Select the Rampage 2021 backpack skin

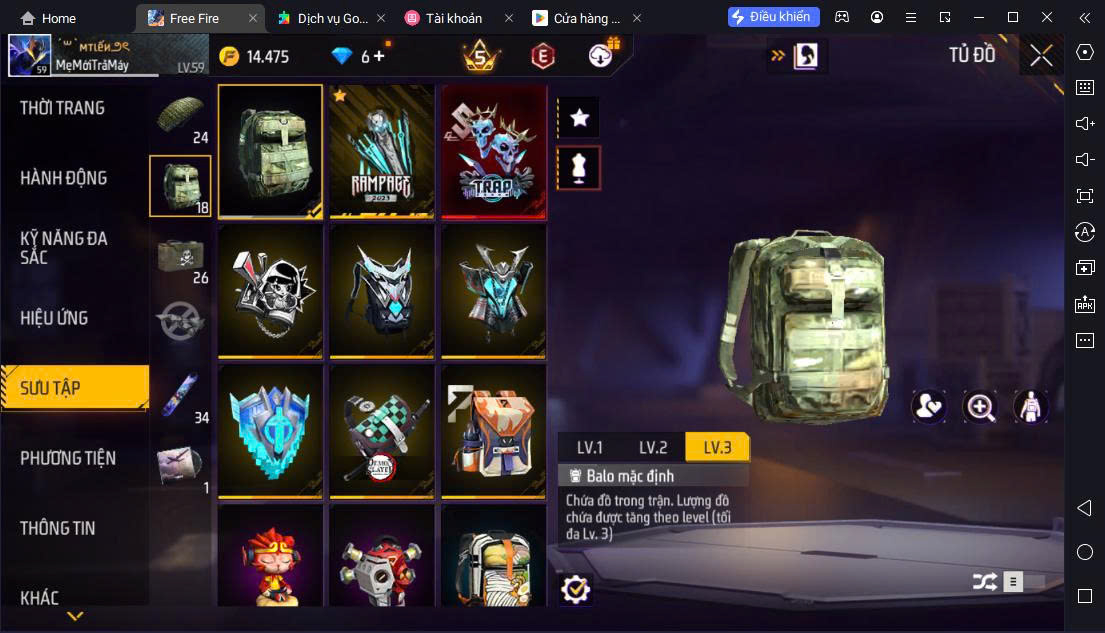(x=382, y=151)
